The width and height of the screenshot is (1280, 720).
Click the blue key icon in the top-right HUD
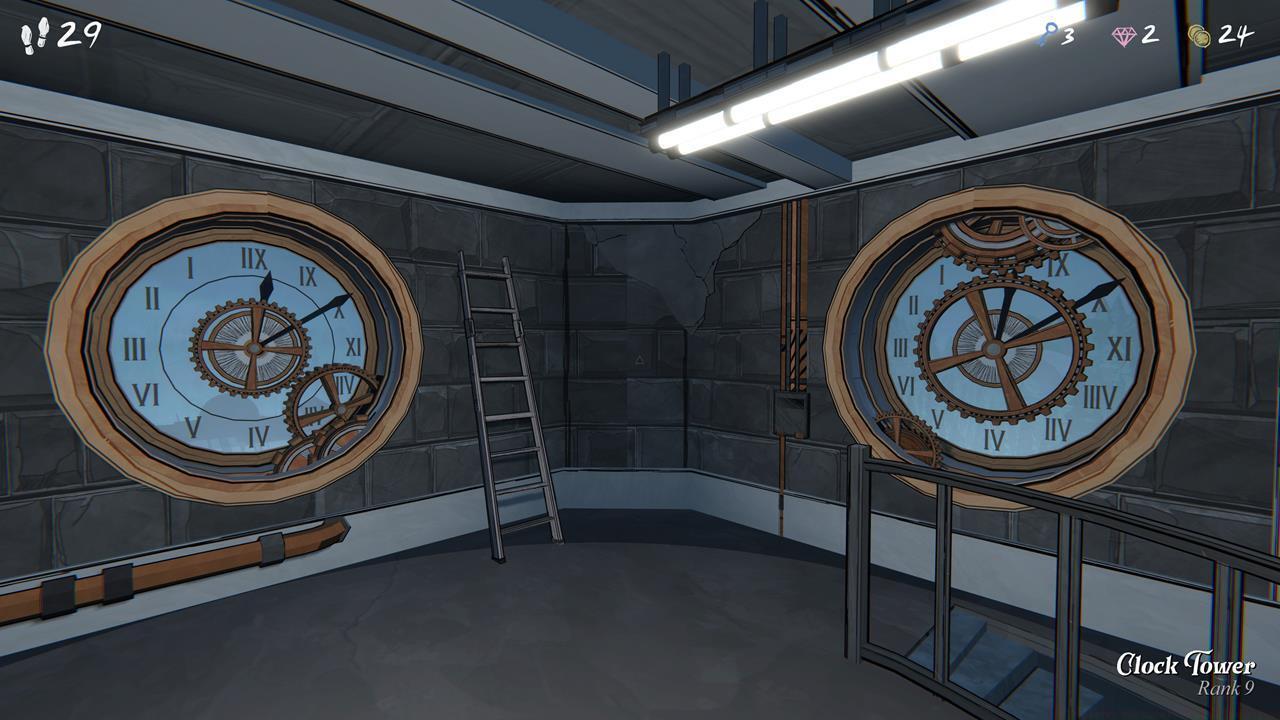point(1049,34)
